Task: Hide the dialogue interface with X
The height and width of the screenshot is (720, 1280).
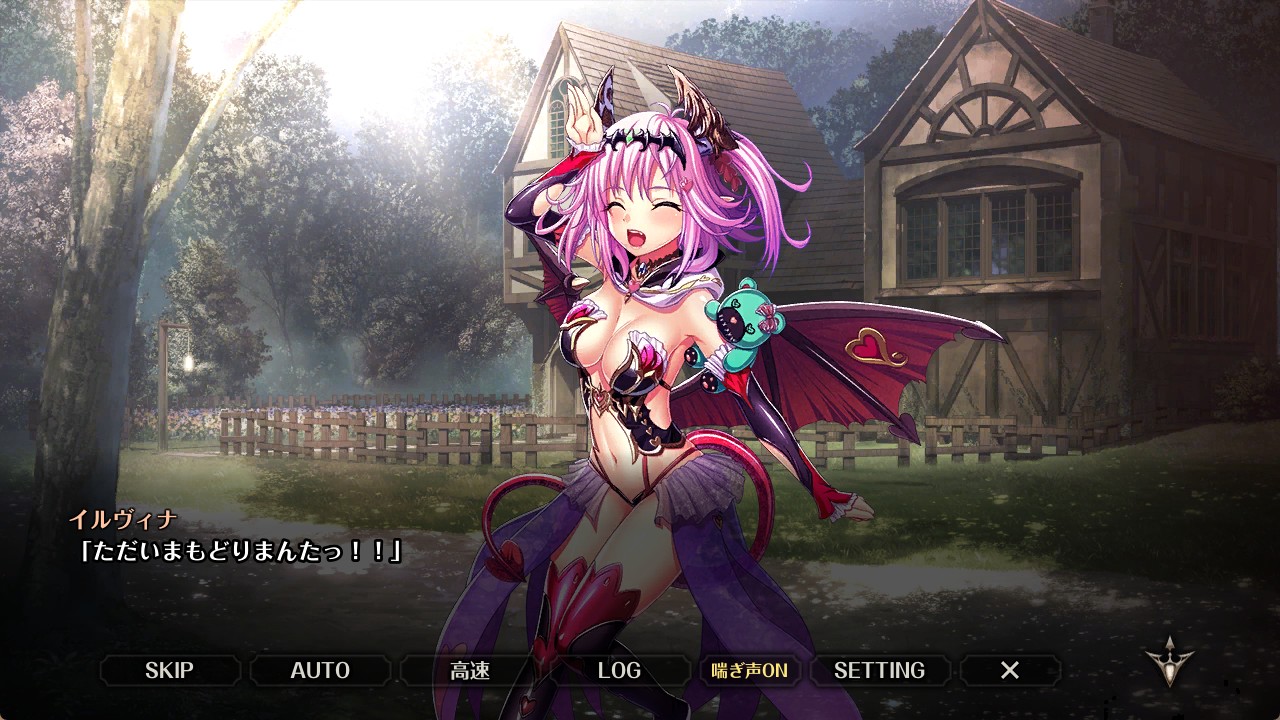Action: [1010, 670]
